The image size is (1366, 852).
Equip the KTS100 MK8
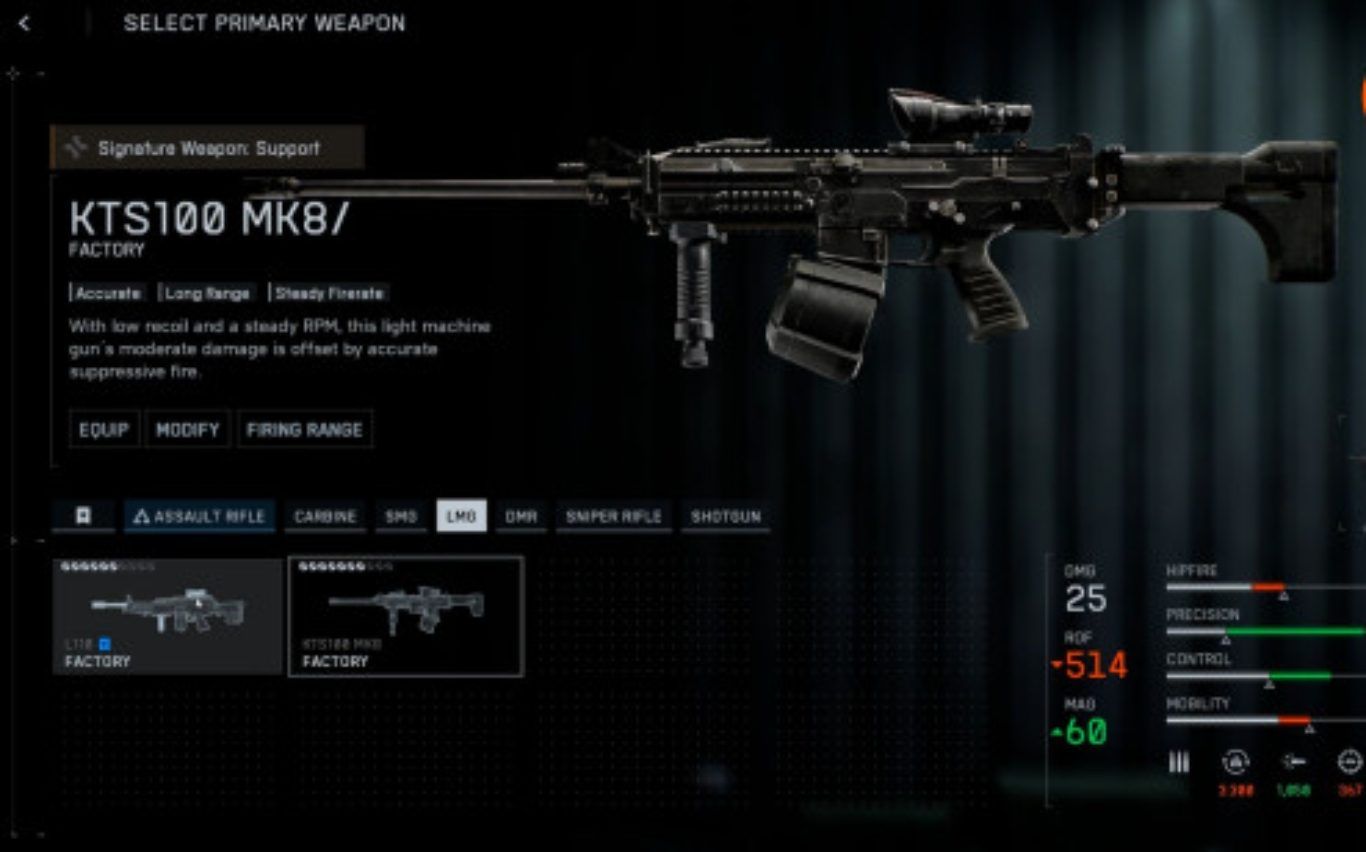pos(104,429)
